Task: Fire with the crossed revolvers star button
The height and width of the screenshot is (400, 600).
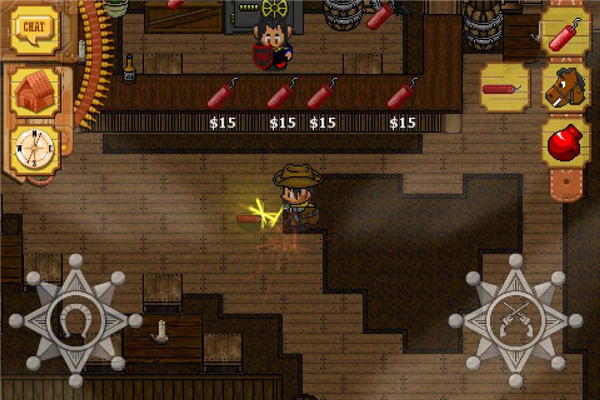Action: click(515, 319)
